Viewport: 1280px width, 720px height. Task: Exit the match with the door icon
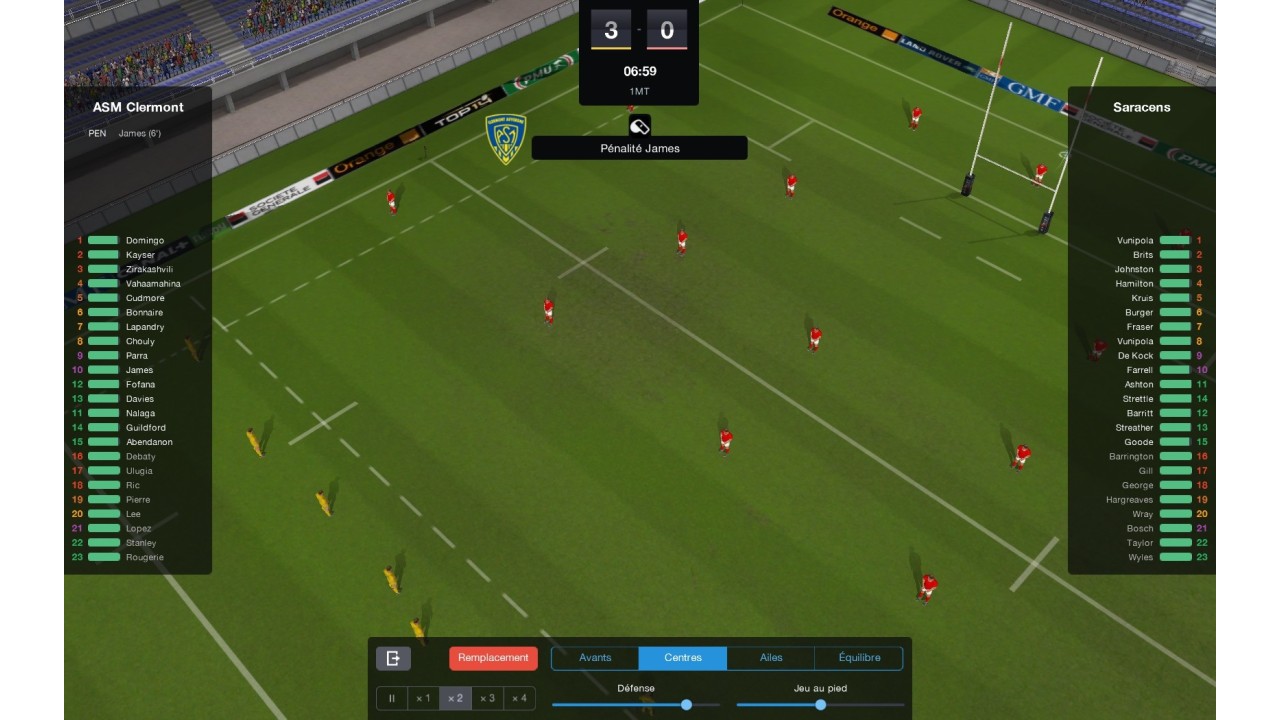tap(393, 658)
